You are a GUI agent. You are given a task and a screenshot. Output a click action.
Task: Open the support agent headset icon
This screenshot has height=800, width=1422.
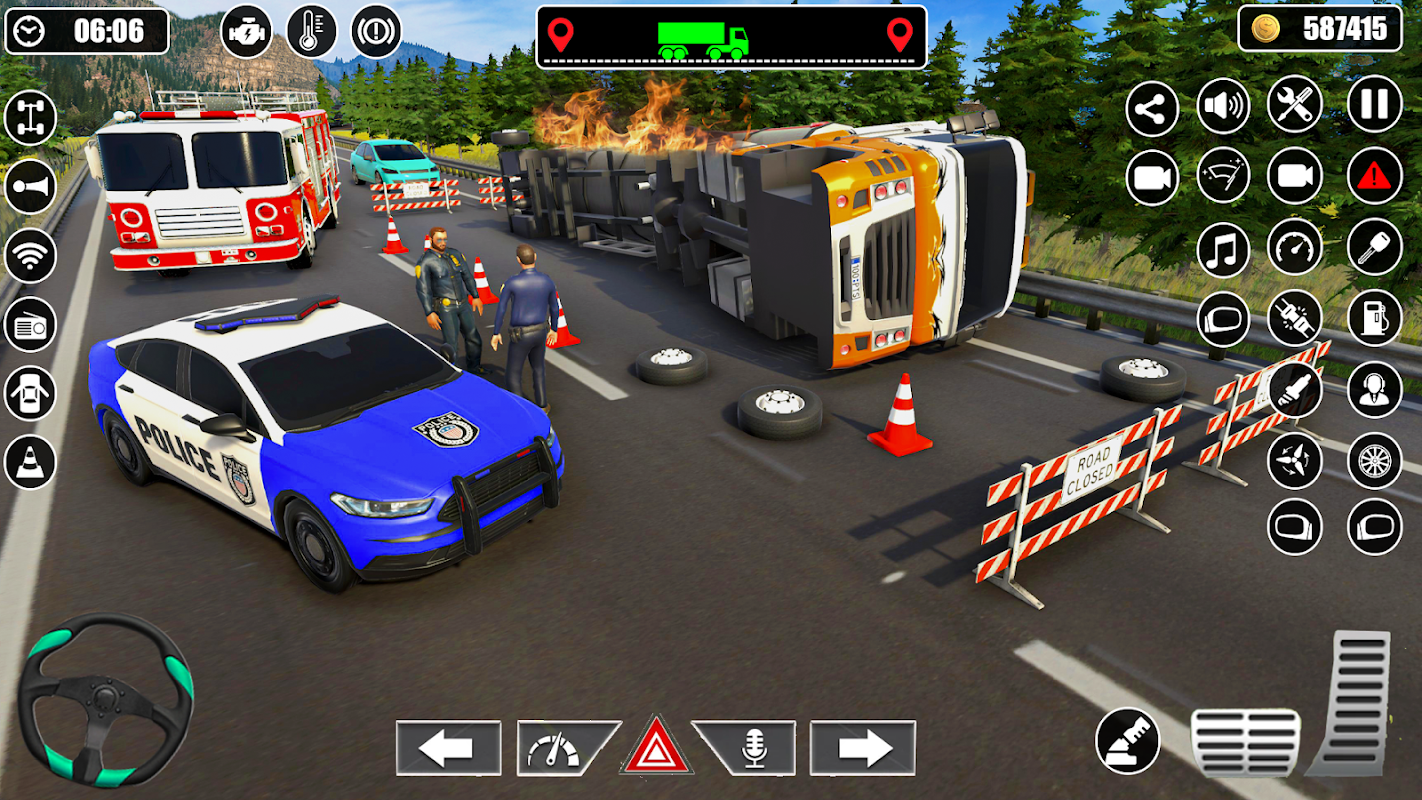[1375, 390]
